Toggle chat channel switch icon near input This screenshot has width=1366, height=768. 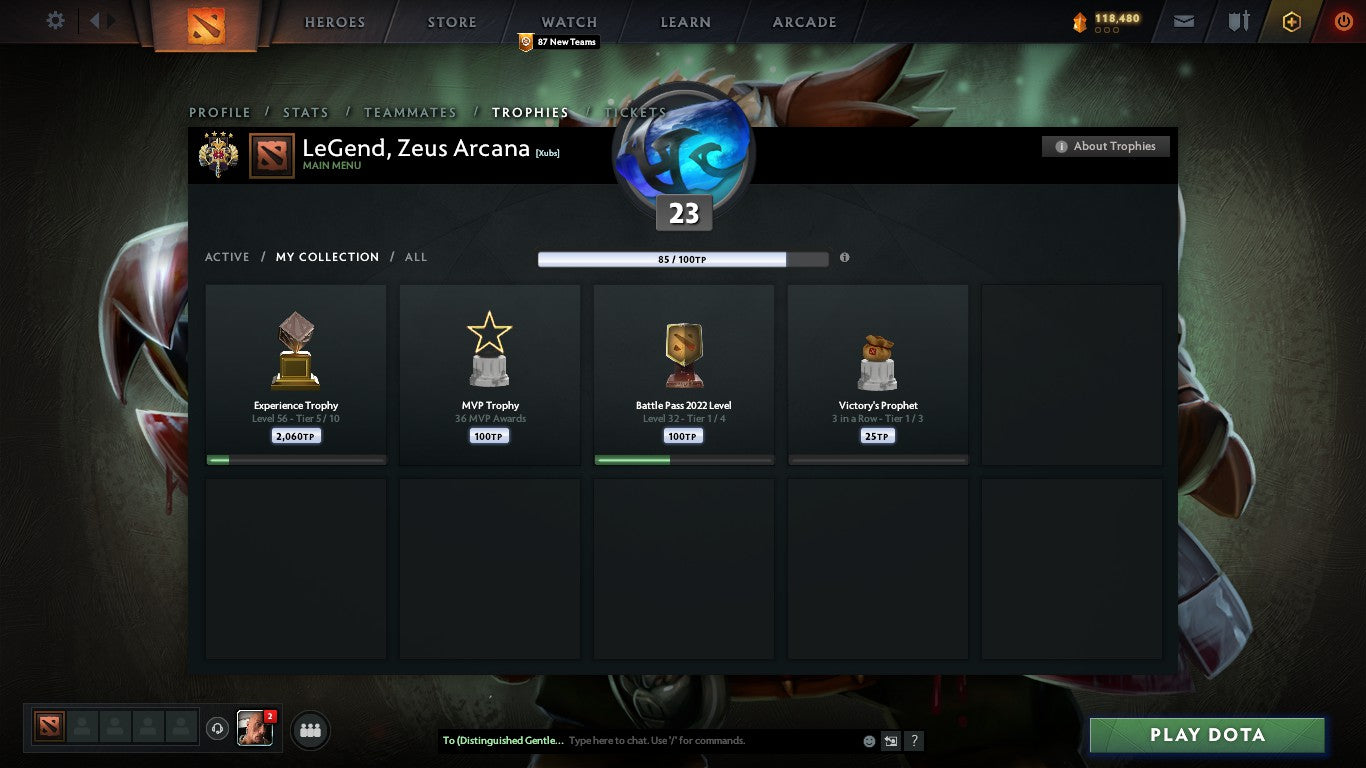pyautogui.click(x=889, y=741)
